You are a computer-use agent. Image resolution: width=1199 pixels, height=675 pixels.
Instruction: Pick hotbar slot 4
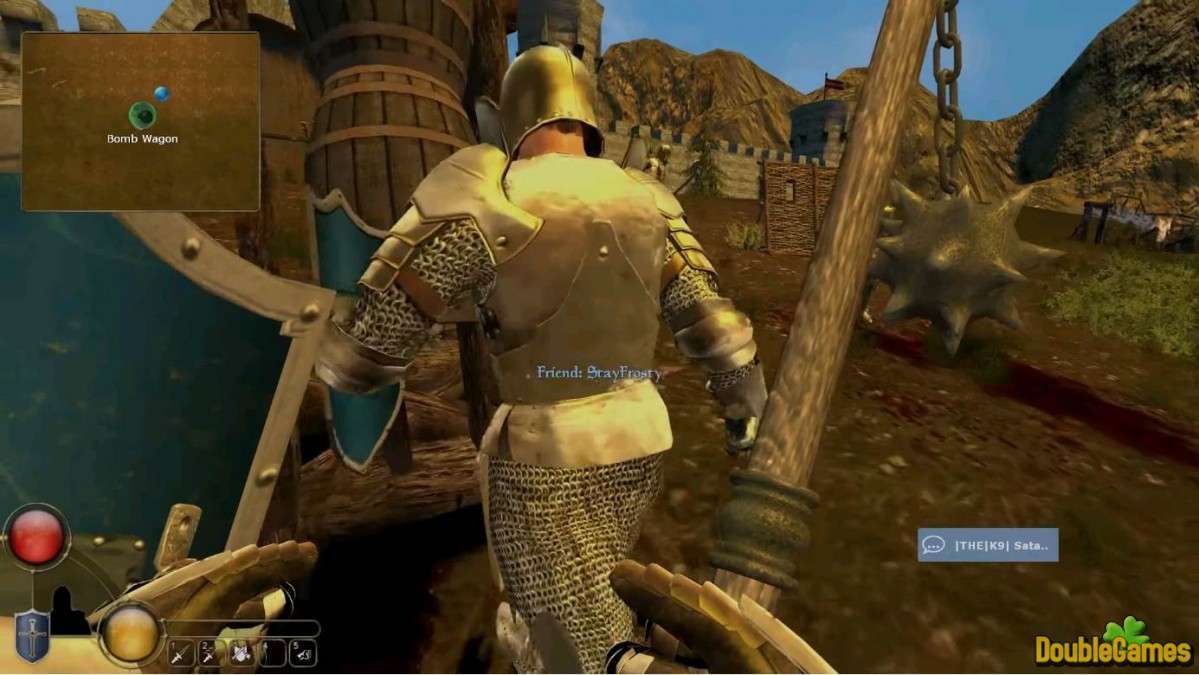[270, 654]
